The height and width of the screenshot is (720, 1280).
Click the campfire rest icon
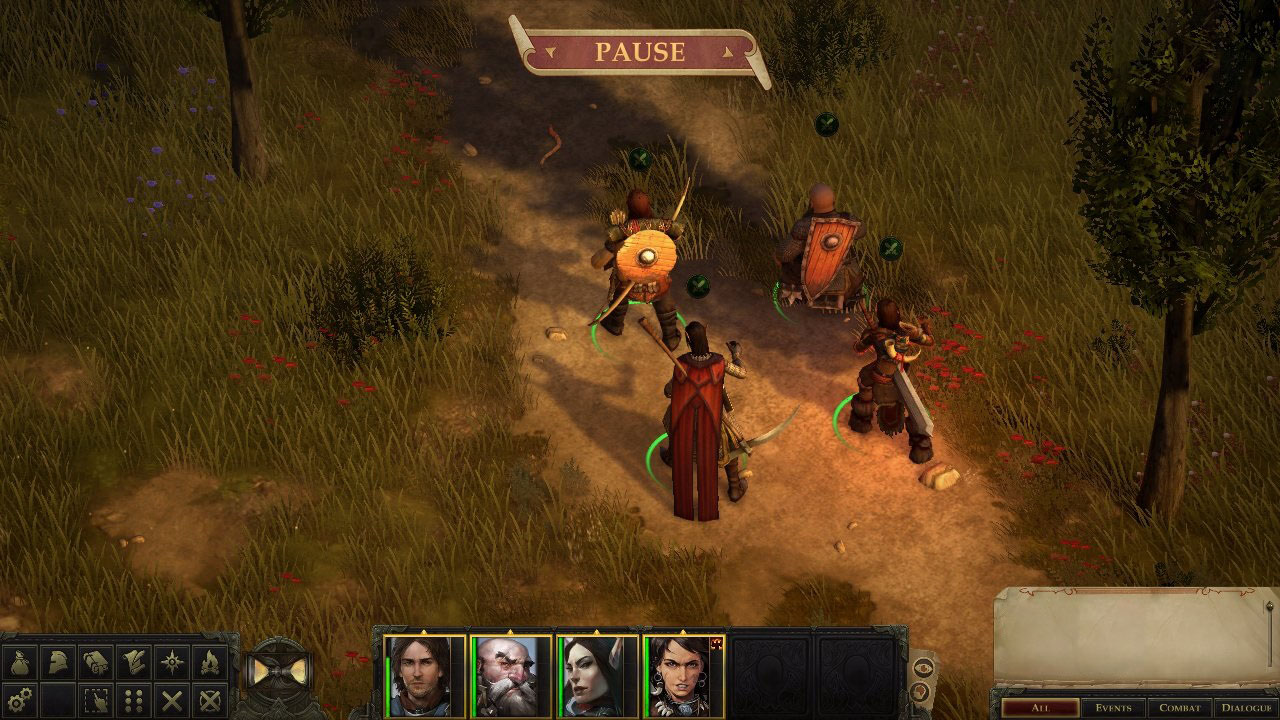[x=210, y=662]
